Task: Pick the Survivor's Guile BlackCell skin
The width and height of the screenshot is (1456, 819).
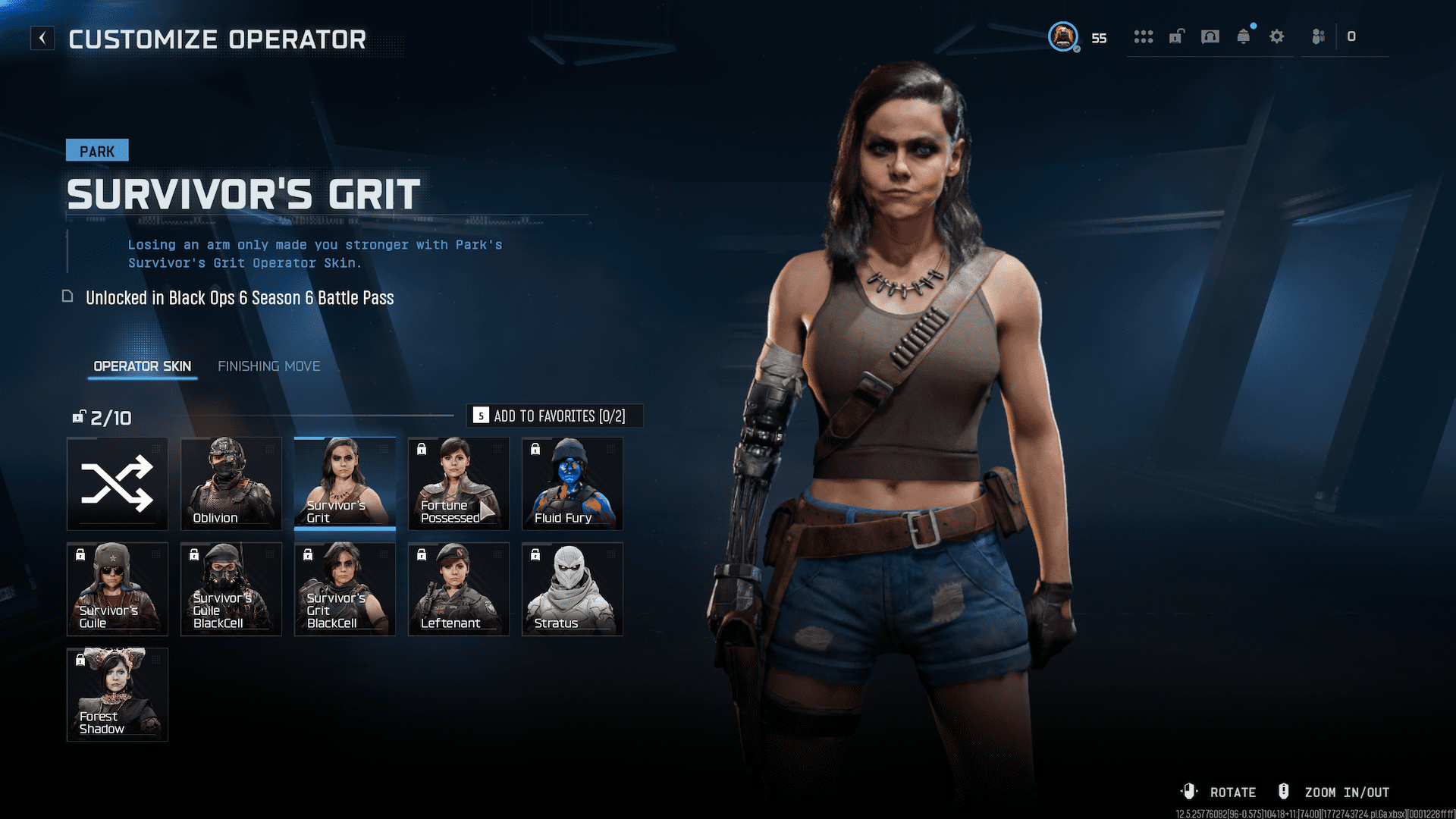Action: pos(231,588)
